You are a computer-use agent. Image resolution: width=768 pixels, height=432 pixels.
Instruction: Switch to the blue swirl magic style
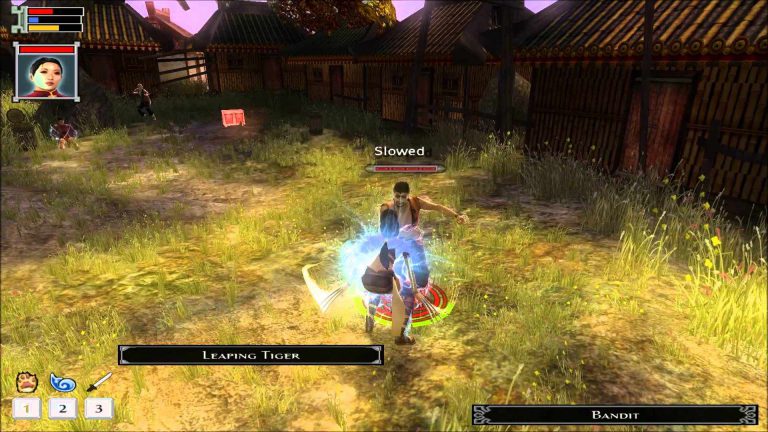tap(62, 382)
